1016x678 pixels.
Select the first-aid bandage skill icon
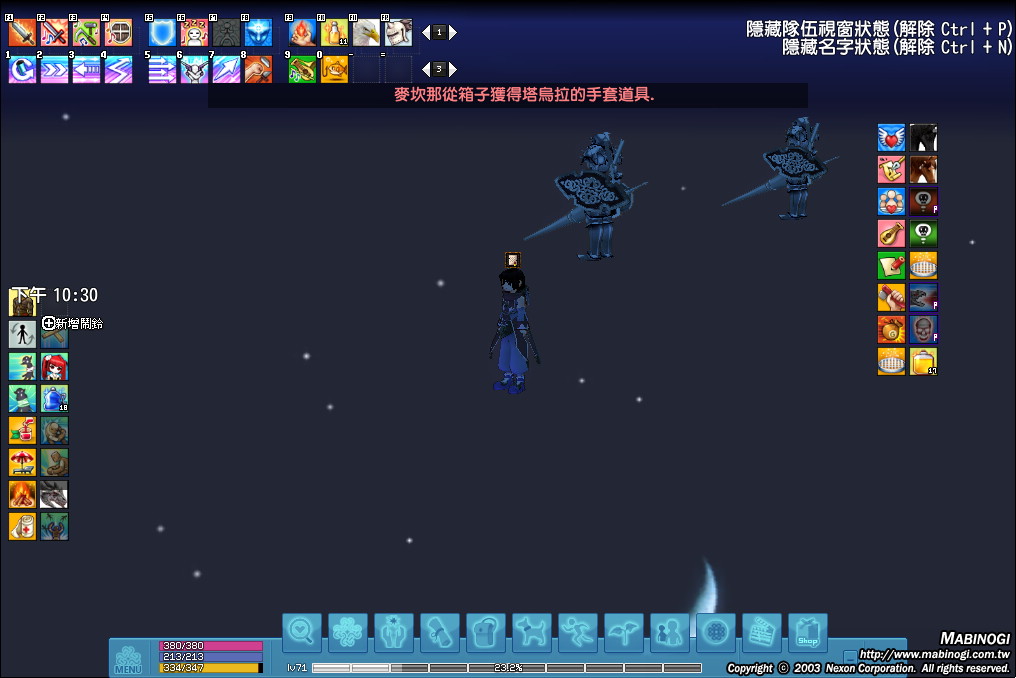(x=22, y=527)
